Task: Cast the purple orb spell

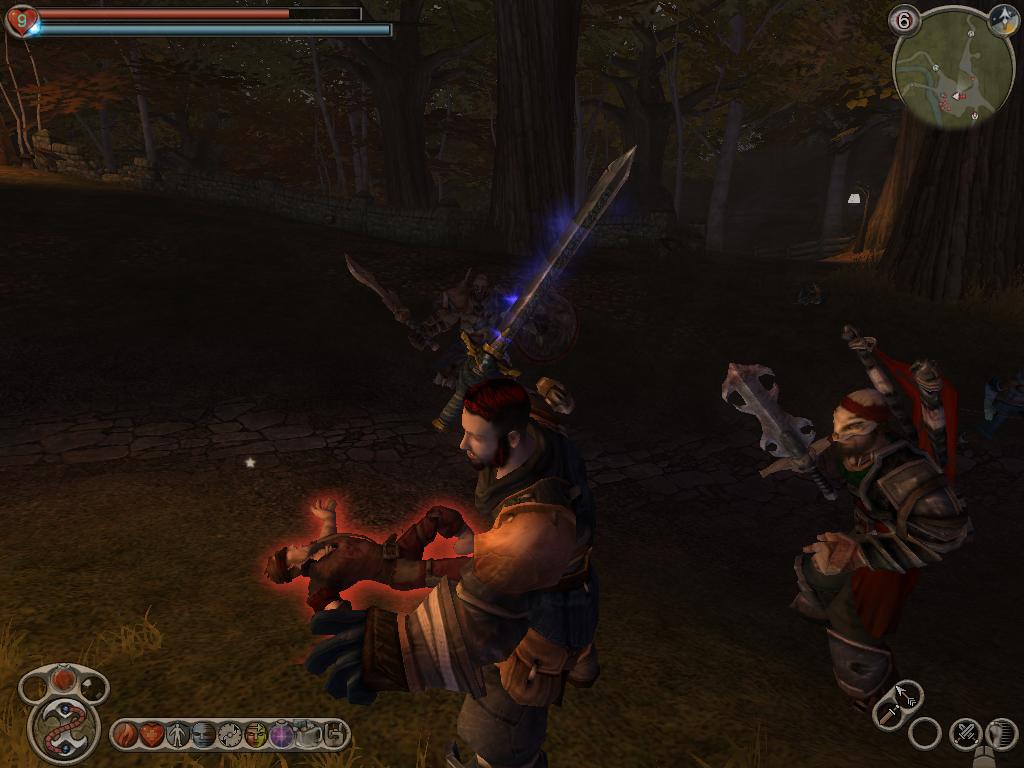Action: point(282,735)
